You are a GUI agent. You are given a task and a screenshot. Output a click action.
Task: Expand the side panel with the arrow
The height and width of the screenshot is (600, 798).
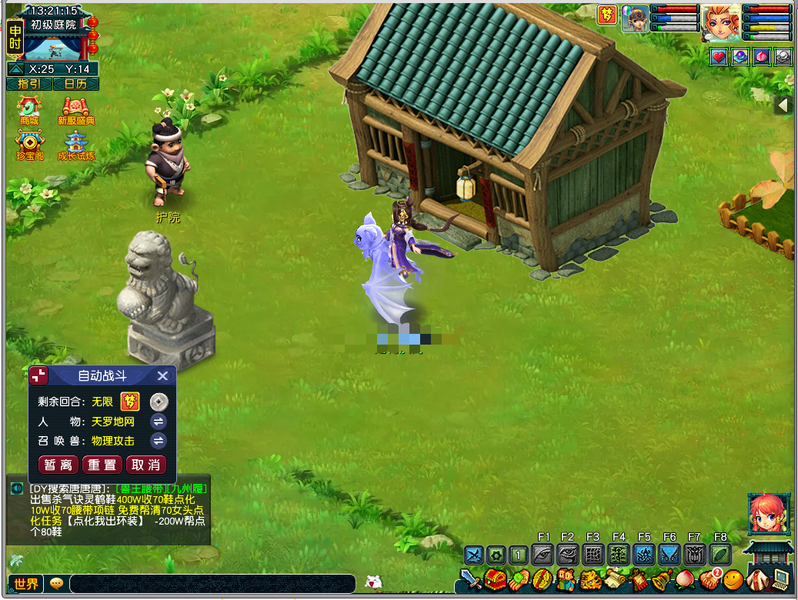pyautogui.click(x=784, y=105)
